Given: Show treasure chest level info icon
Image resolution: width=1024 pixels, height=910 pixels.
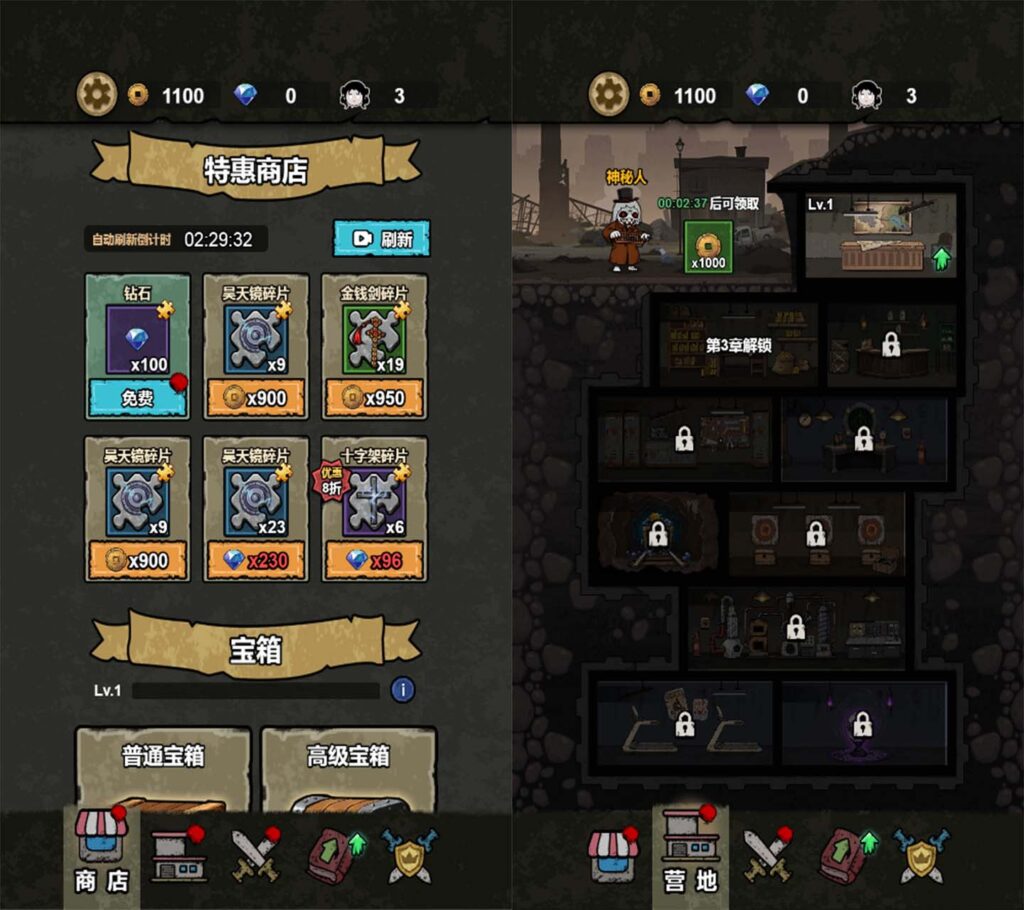Looking at the screenshot, I should tap(402, 689).
